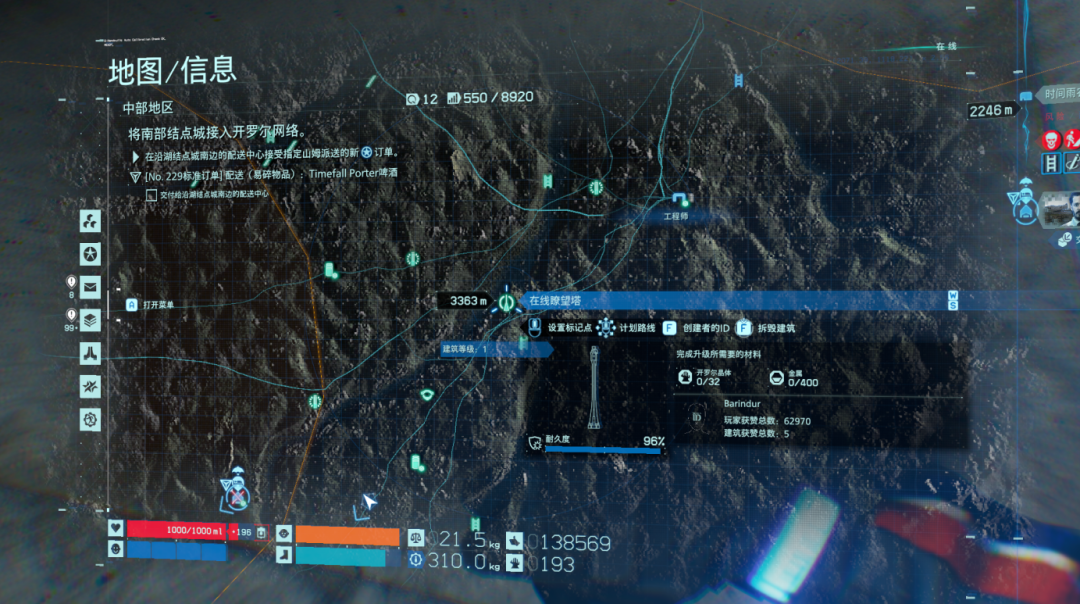The height and width of the screenshot is (604, 1080).
Task: Open the stacked layers sidebar icon
Action: (91, 320)
